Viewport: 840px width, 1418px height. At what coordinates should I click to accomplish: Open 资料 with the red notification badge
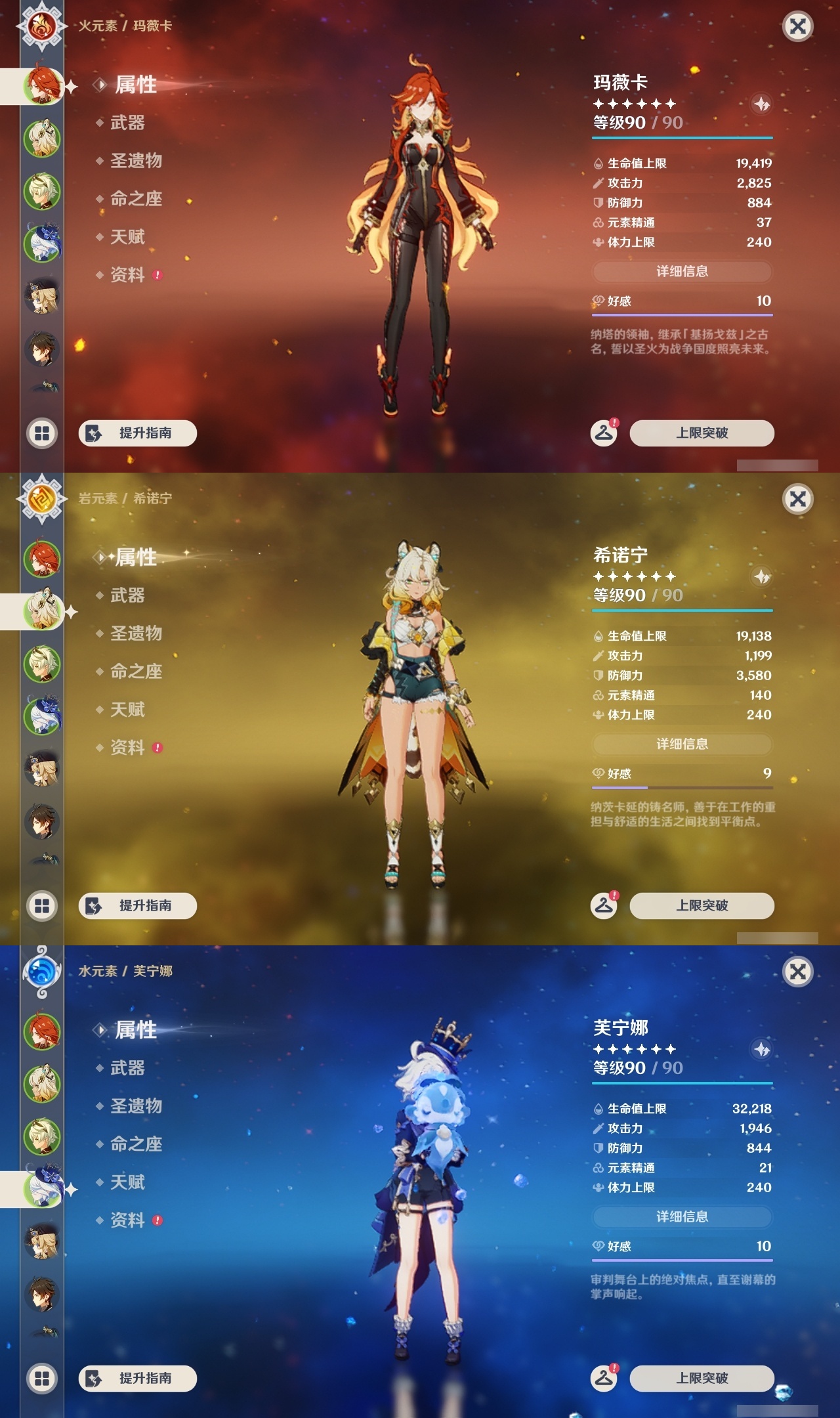130,274
